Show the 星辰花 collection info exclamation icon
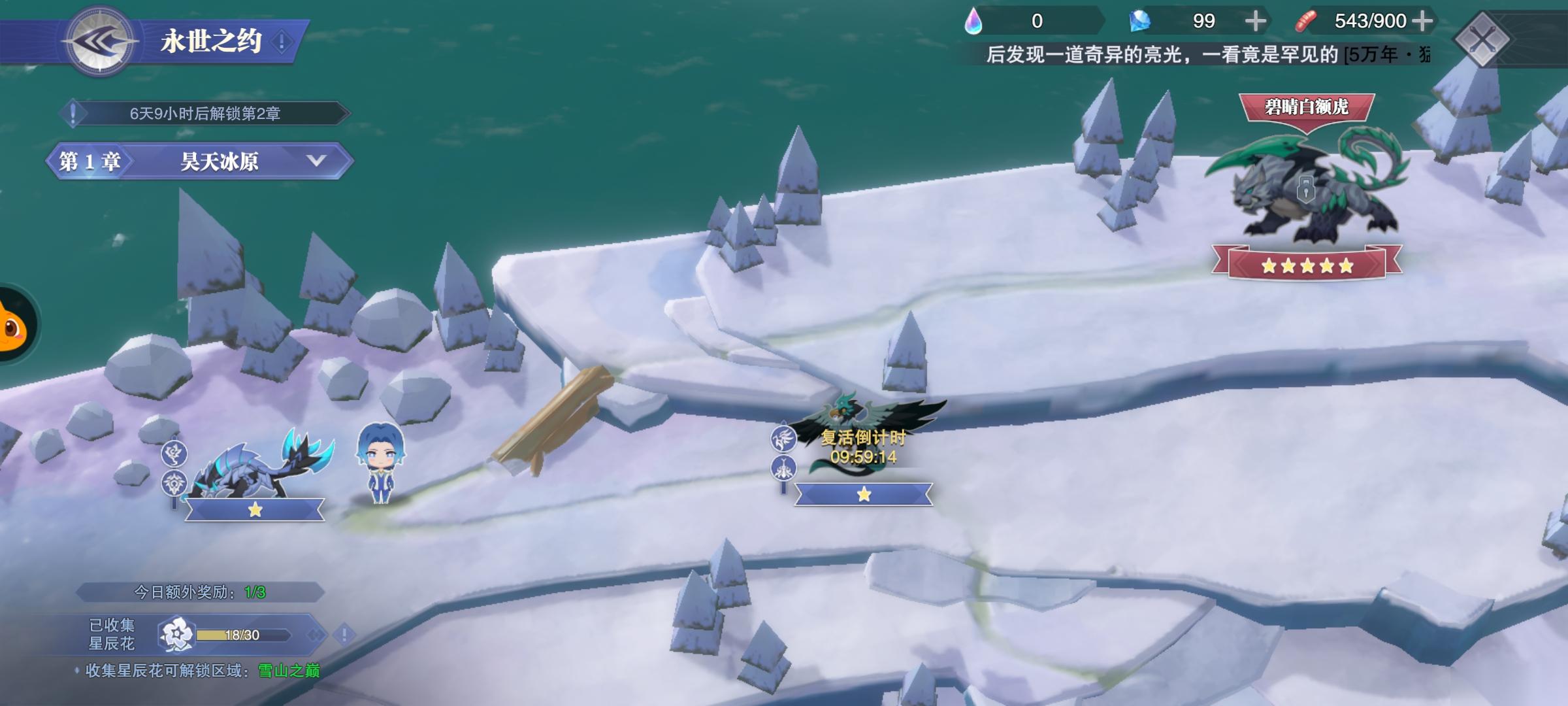The width and height of the screenshot is (1568, 706). [344, 634]
